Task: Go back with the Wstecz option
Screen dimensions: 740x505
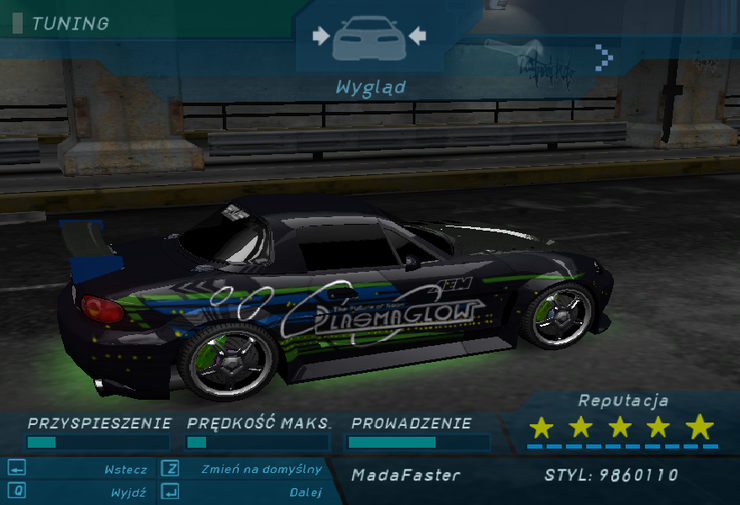Action: coord(125,469)
